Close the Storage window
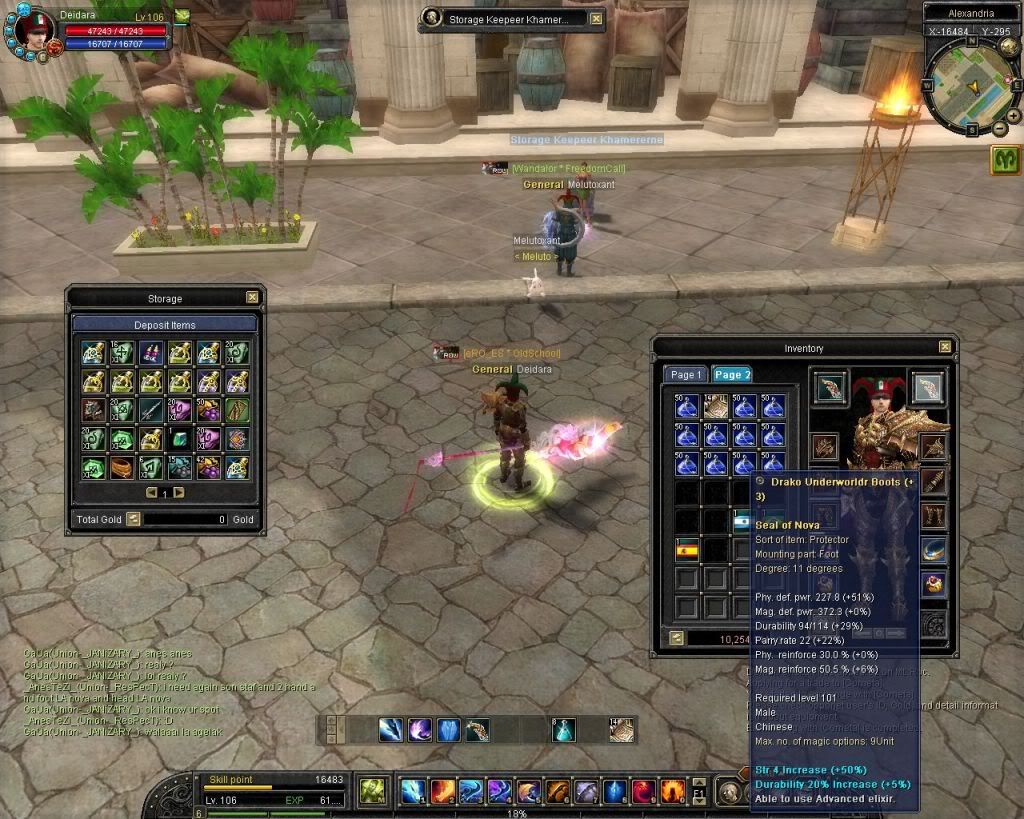The width and height of the screenshot is (1024, 819). 252,297
